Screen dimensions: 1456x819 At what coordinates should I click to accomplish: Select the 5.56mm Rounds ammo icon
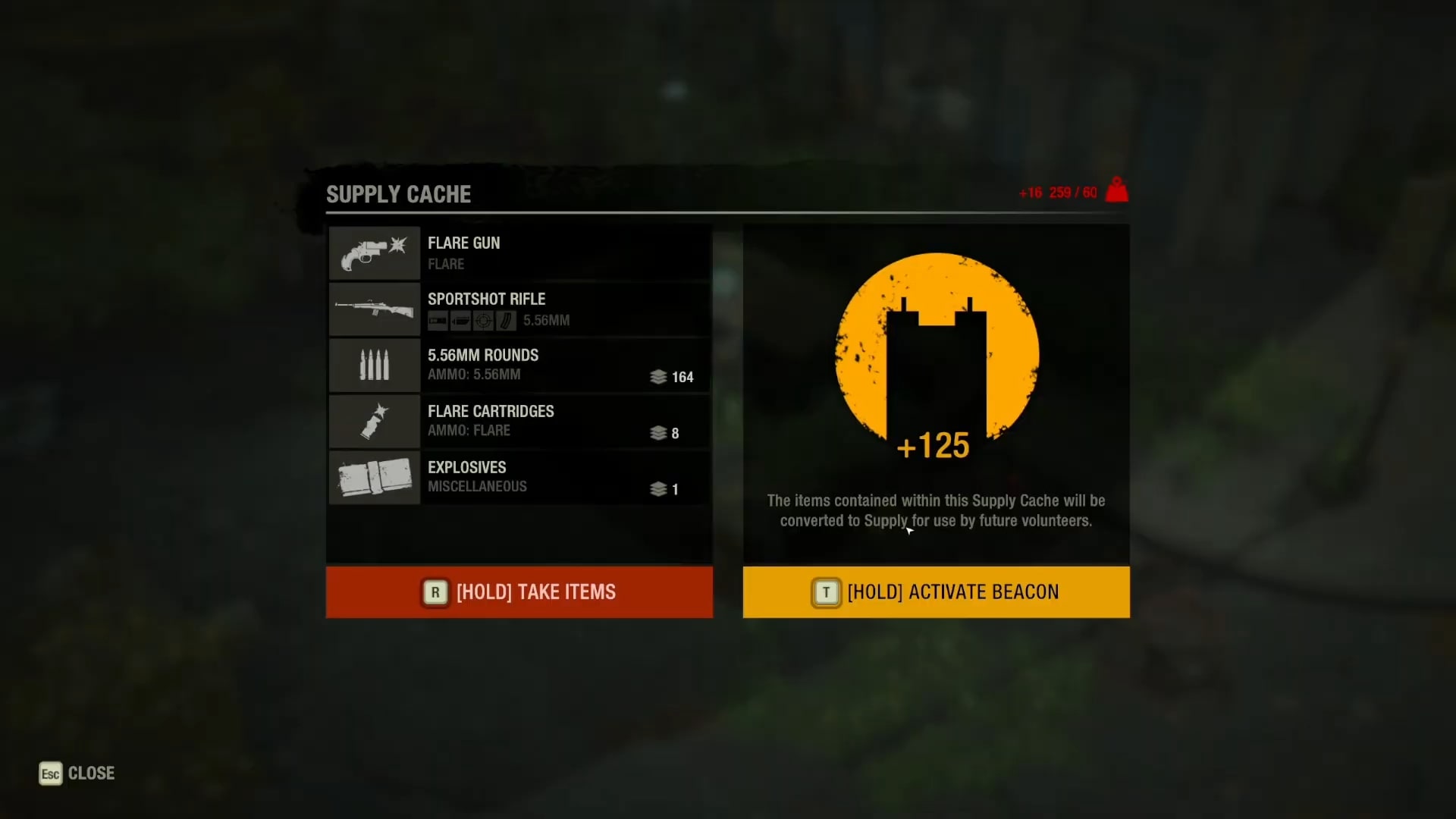coord(374,366)
